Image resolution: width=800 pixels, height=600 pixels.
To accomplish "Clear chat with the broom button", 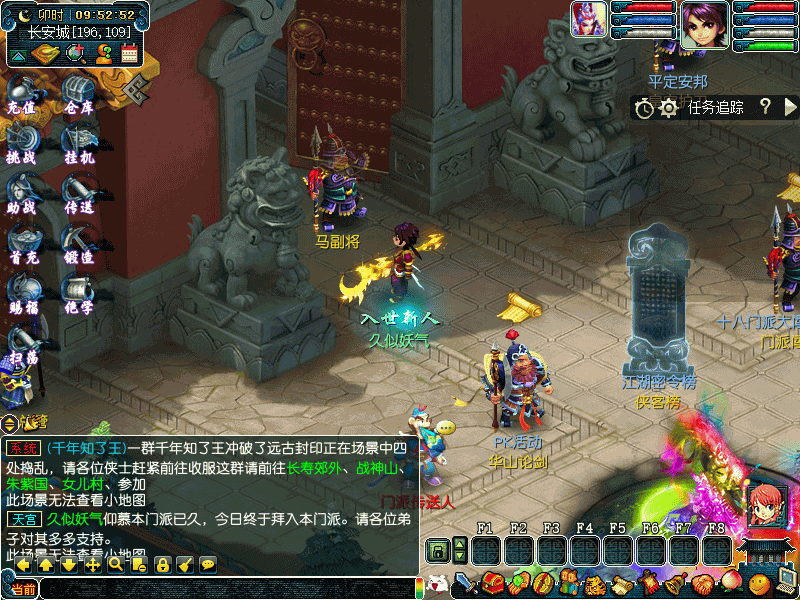I will coord(185,565).
